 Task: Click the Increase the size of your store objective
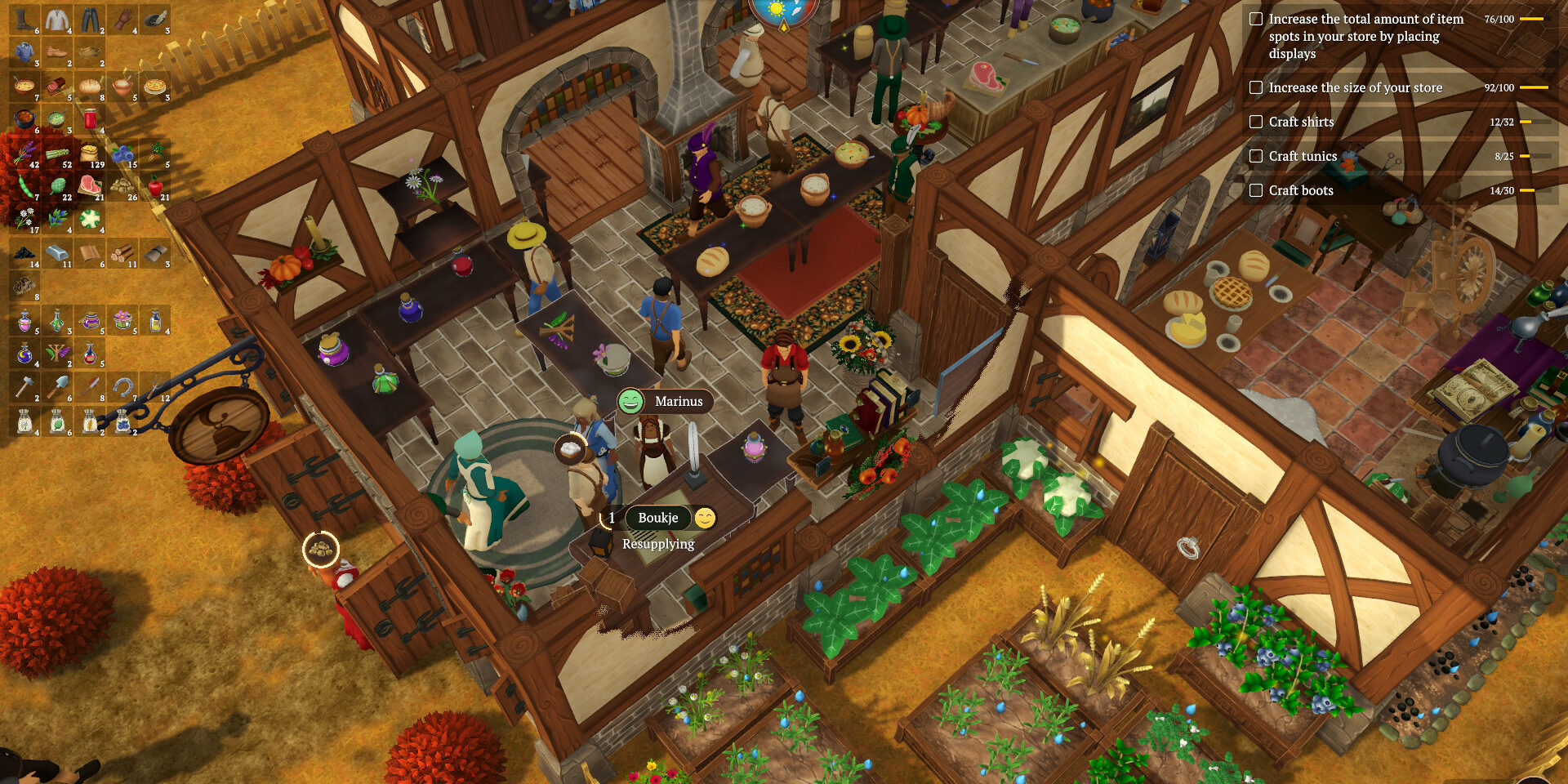[x=1355, y=87]
